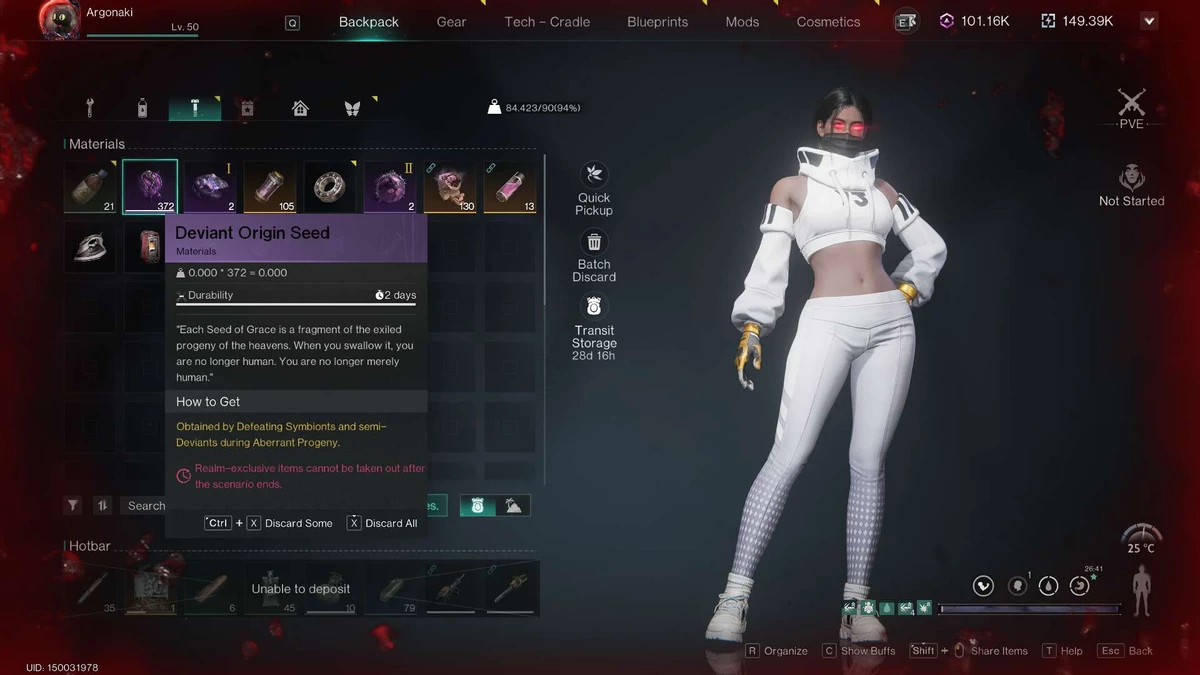Viewport: 1200px width, 675px height.
Task: Switch to the island storage toggle
Action: 513,506
